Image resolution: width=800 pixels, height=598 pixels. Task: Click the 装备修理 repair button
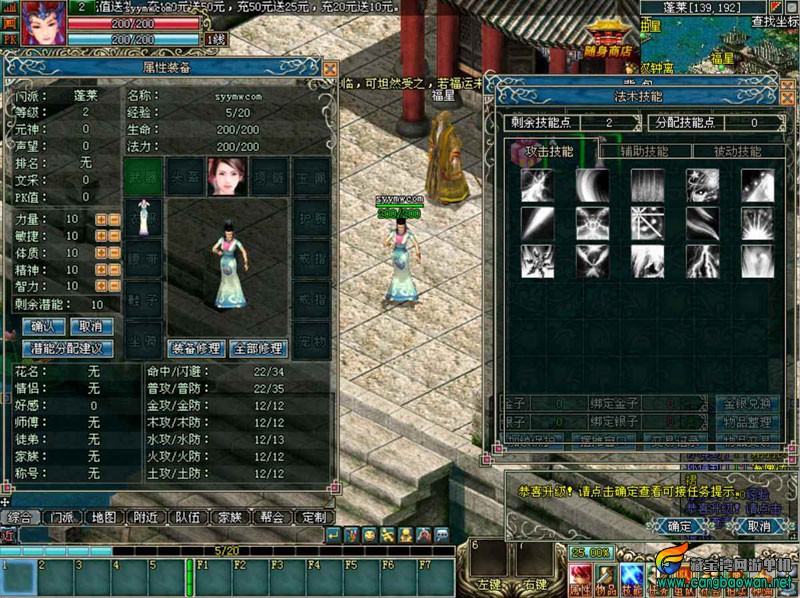[195, 350]
